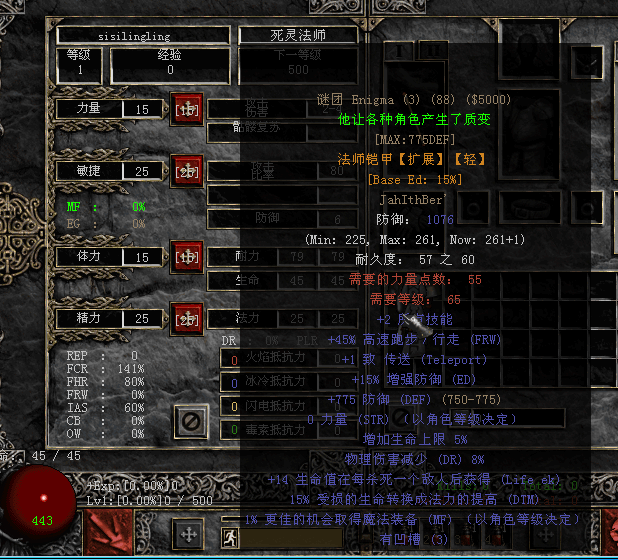Screen dimensions: 618x560
Task: Add a point to 精力 (Energy)
Action: [x=187, y=318]
